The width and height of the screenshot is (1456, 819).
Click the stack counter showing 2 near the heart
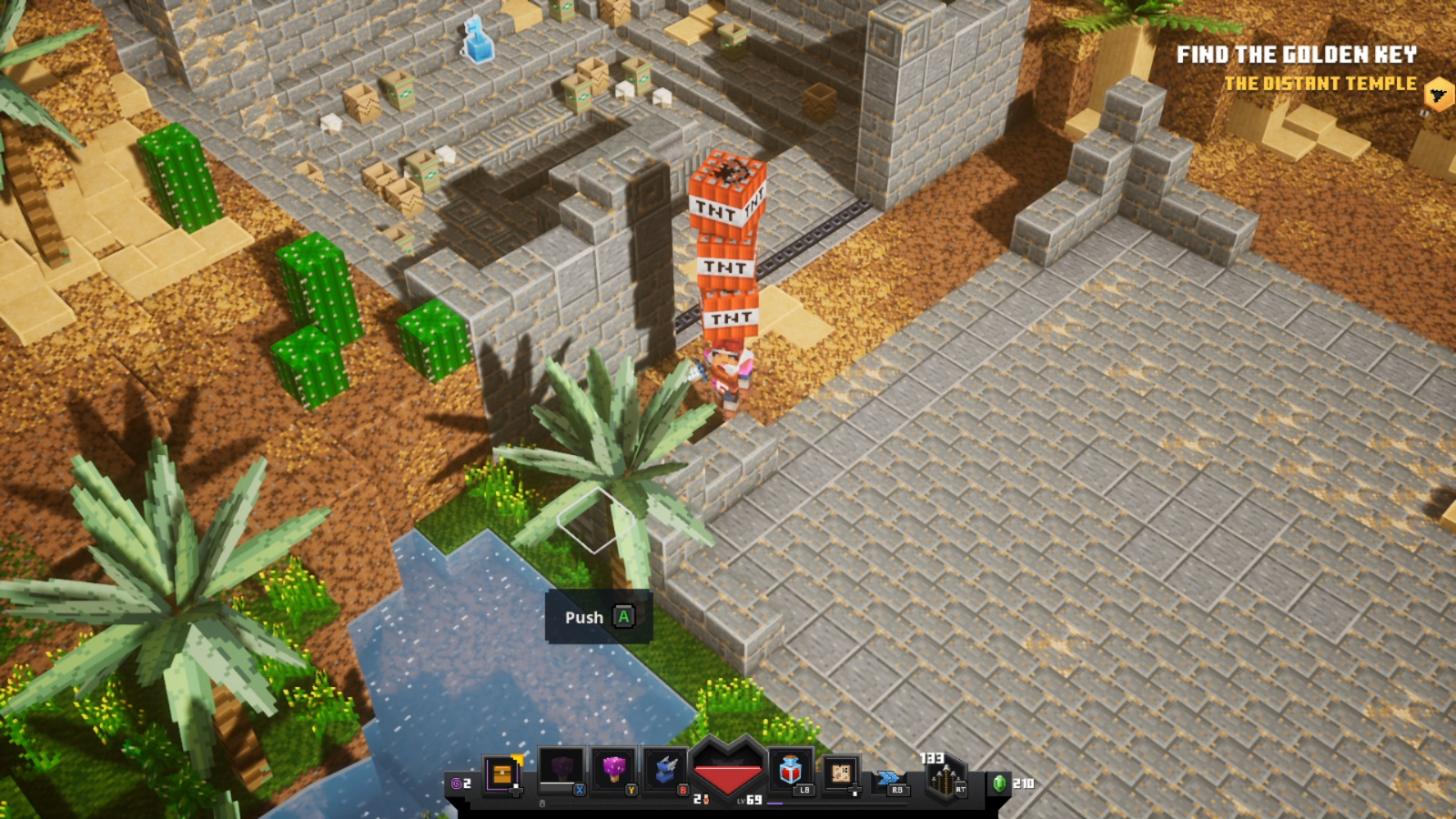coord(697,799)
